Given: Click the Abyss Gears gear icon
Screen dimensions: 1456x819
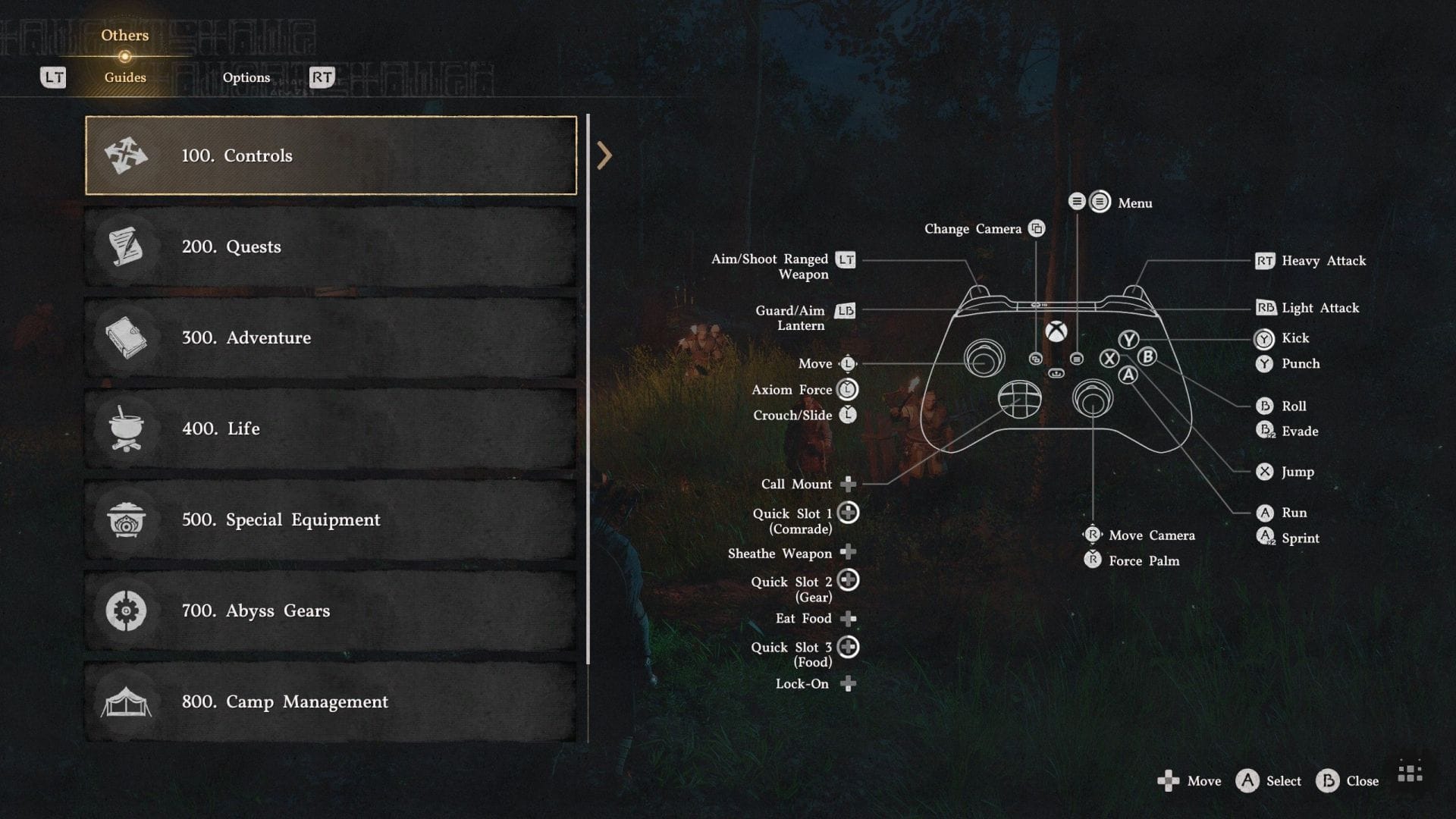Looking at the screenshot, I should [125, 610].
